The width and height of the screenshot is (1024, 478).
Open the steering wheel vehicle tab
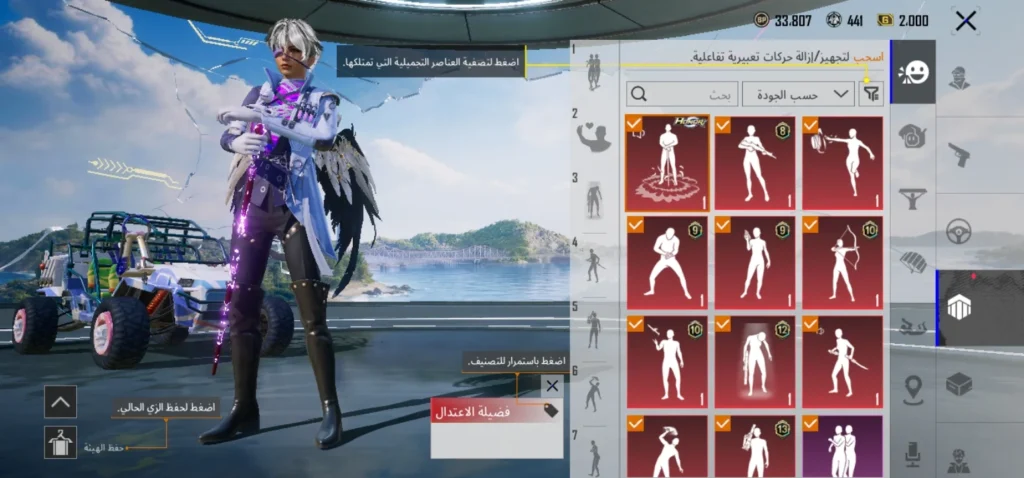pyautogui.click(x=959, y=230)
